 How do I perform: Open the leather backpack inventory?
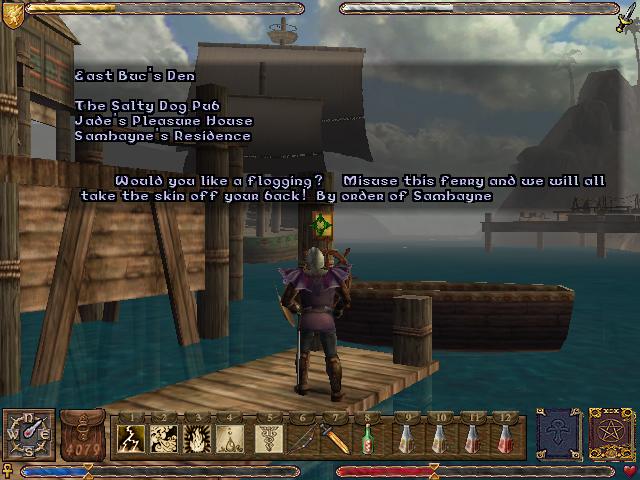pos(83,435)
